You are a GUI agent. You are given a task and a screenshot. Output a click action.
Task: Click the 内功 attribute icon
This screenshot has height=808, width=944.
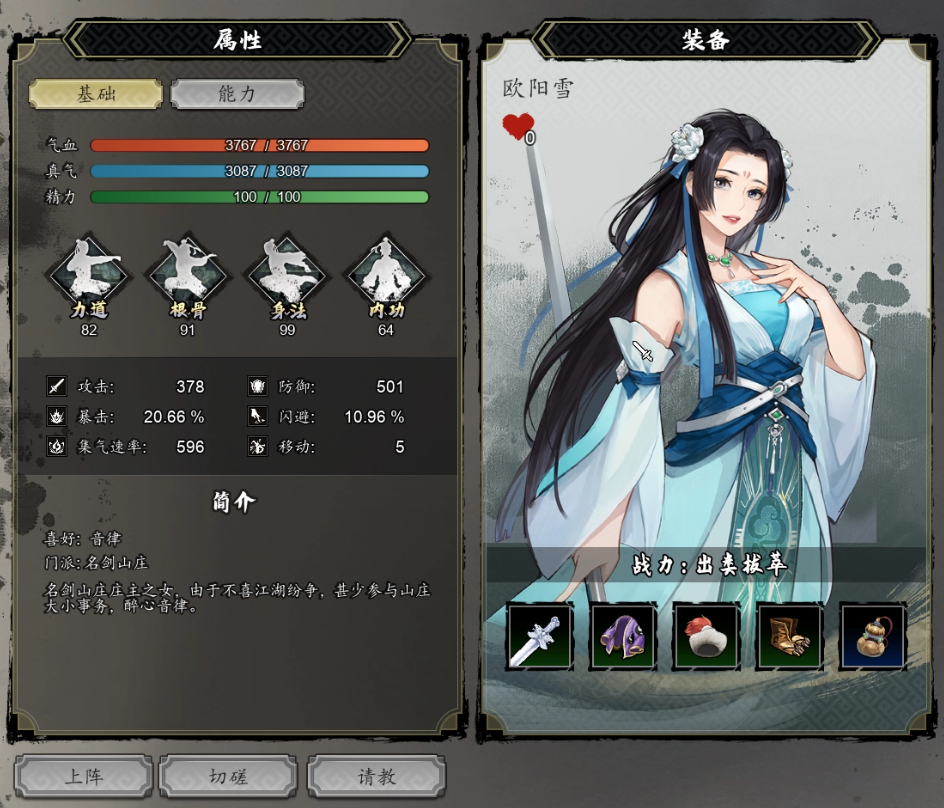pos(385,275)
